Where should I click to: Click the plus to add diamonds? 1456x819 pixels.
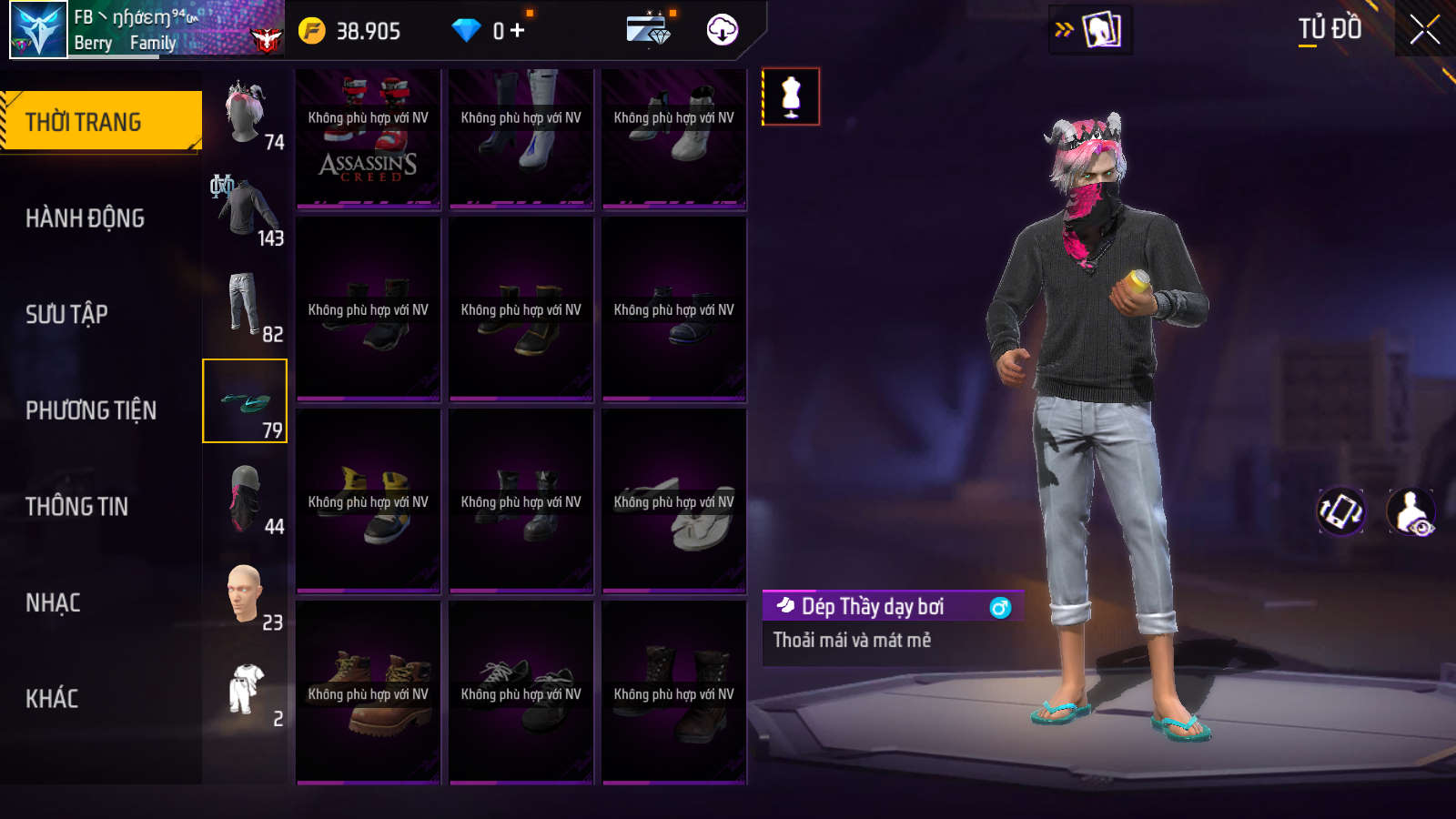[518, 31]
